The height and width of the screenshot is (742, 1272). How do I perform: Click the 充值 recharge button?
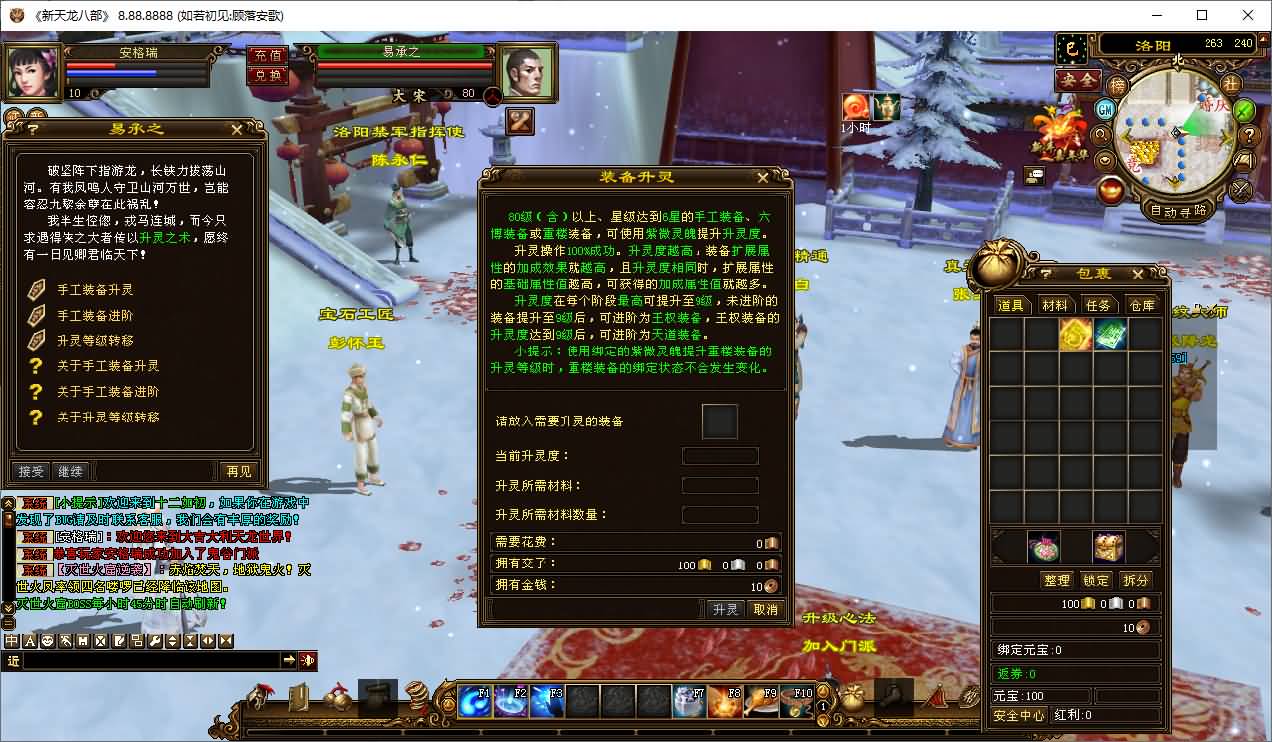point(267,55)
